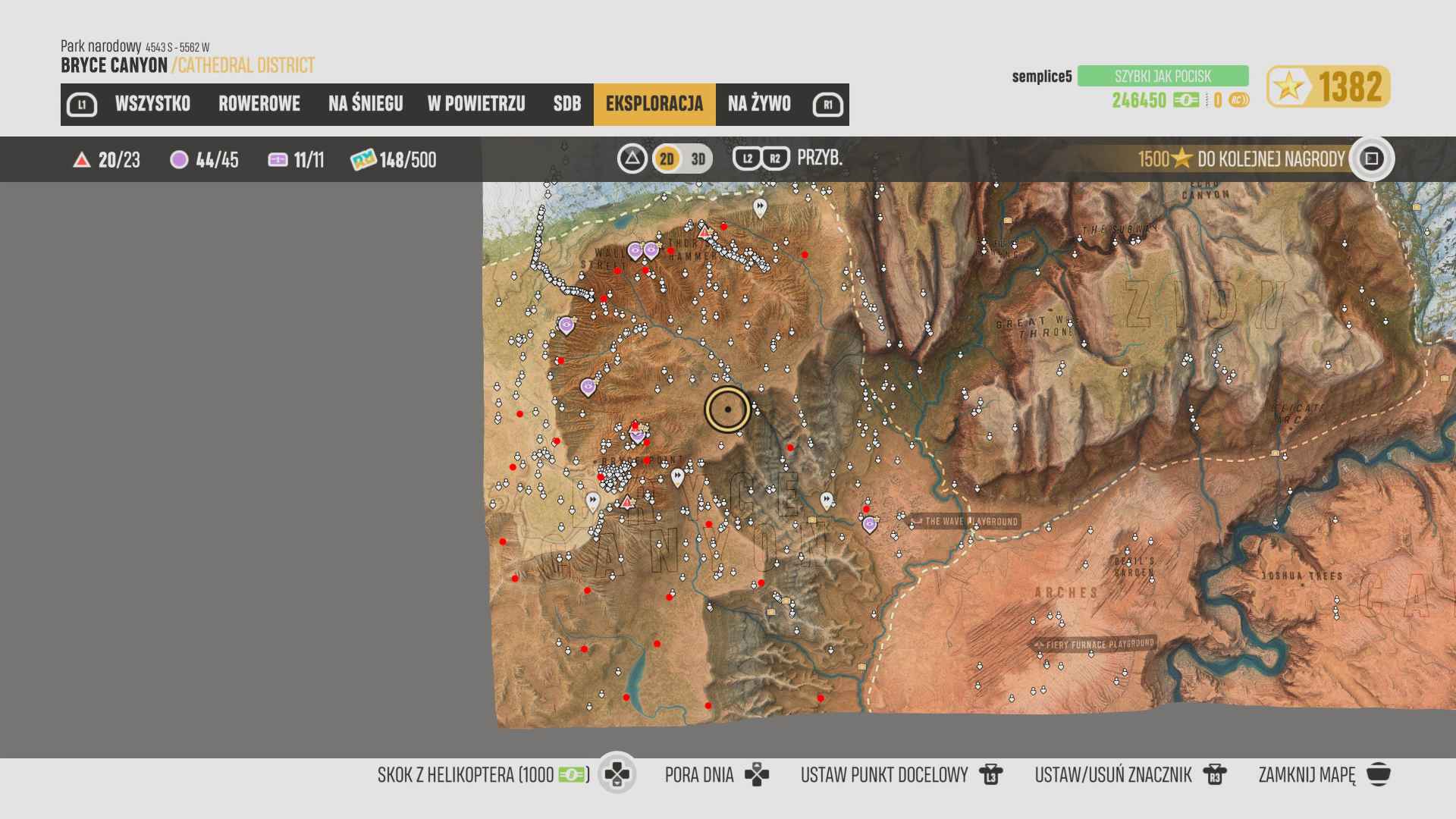
Task: Select the 2D map view option
Action: pyautogui.click(x=667, y=159)
